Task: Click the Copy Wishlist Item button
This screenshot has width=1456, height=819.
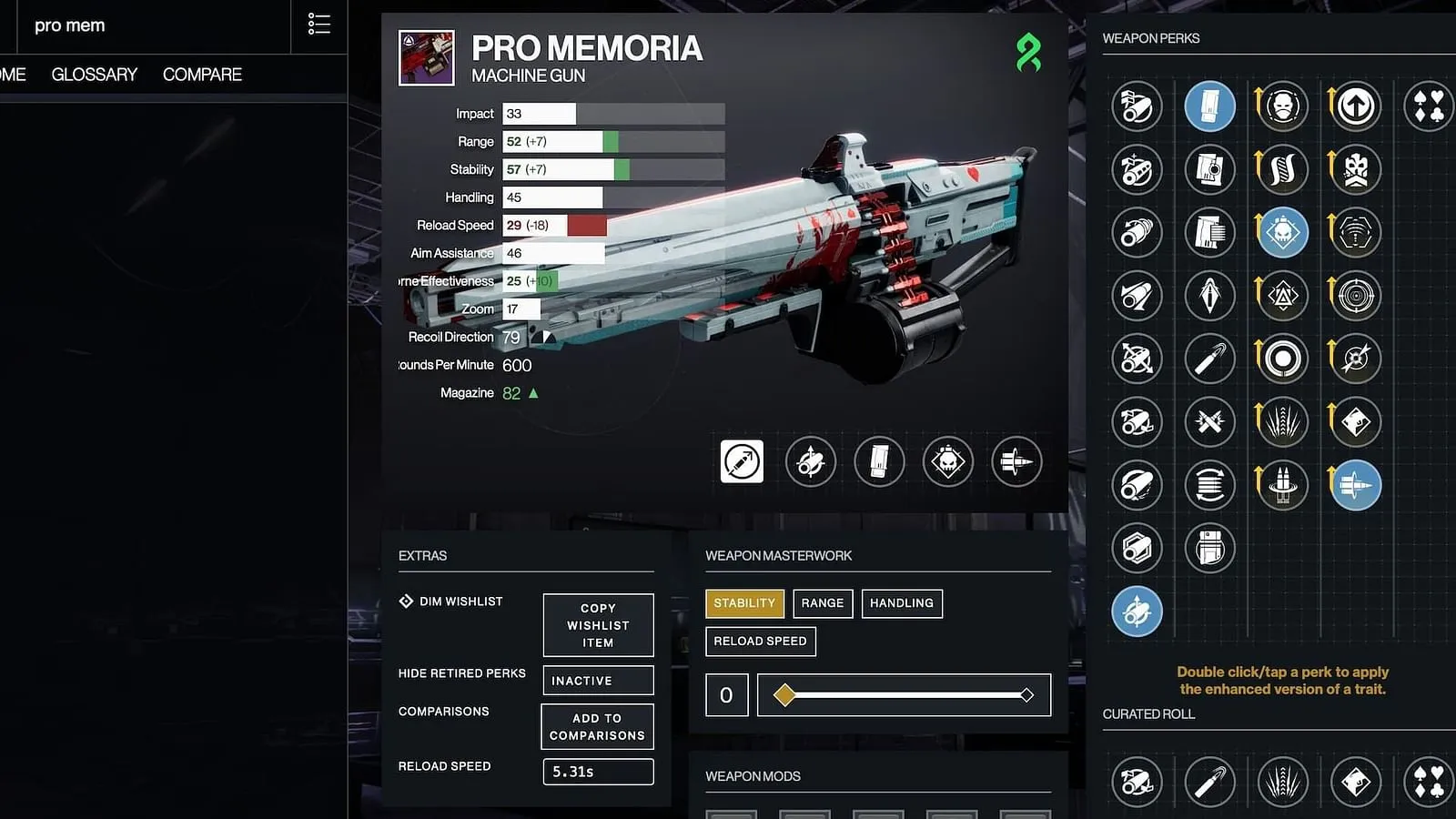Action: [x=598, y=625]
